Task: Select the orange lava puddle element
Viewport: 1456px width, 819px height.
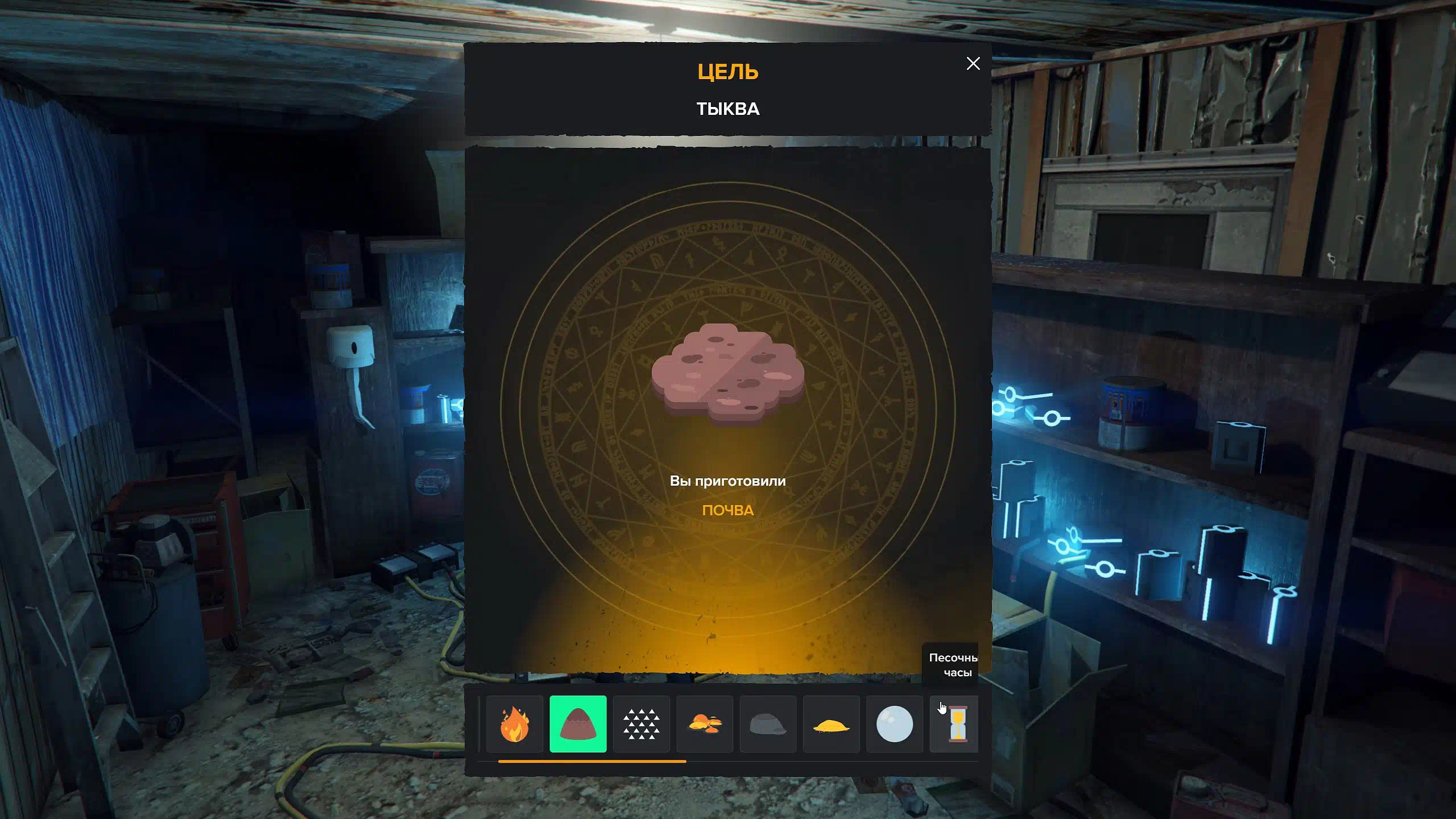Action: click(x=705, y=724)
